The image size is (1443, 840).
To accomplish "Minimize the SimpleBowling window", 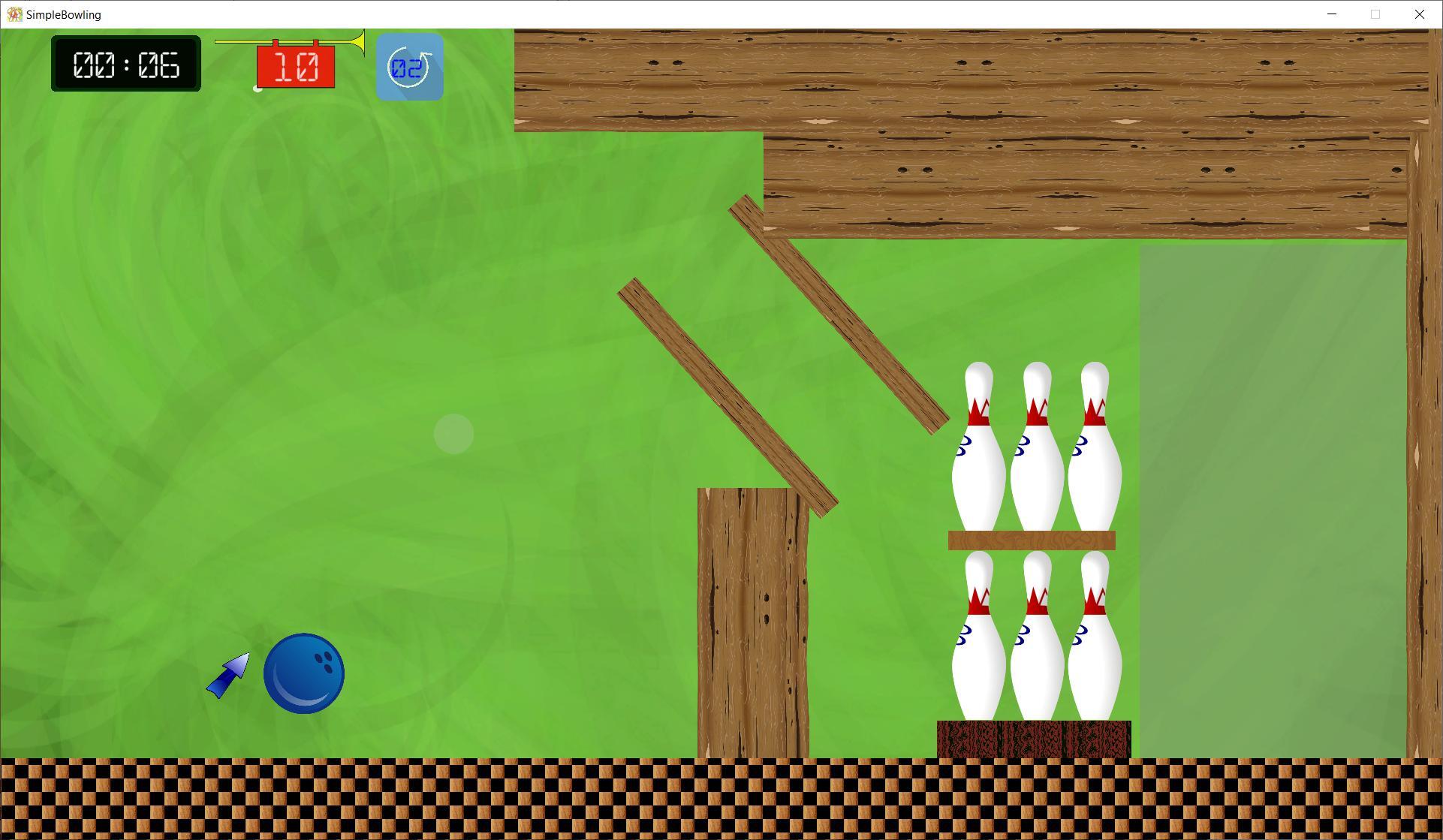I will coord(1332,14).
